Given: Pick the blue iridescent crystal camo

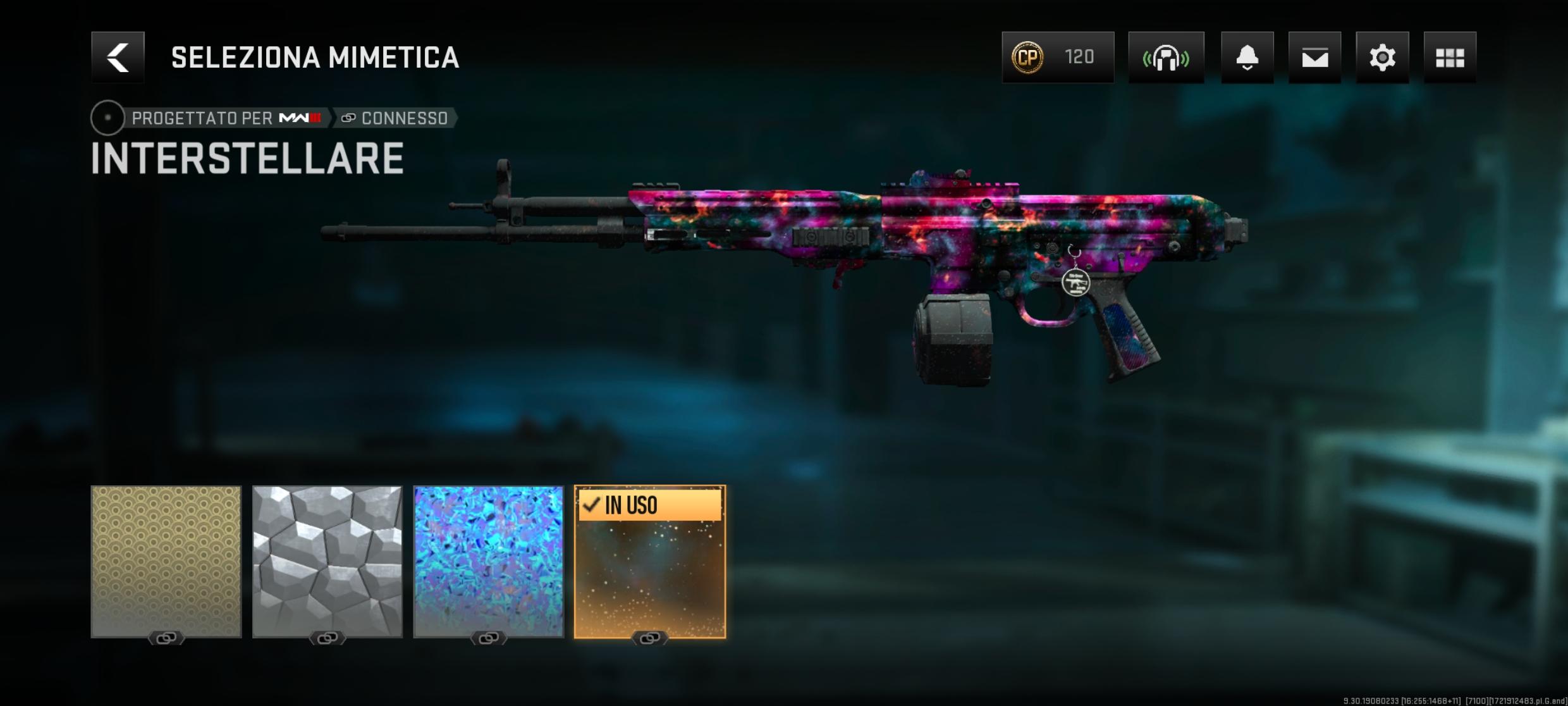Looking at the screenshot, I should click(488, 562).
